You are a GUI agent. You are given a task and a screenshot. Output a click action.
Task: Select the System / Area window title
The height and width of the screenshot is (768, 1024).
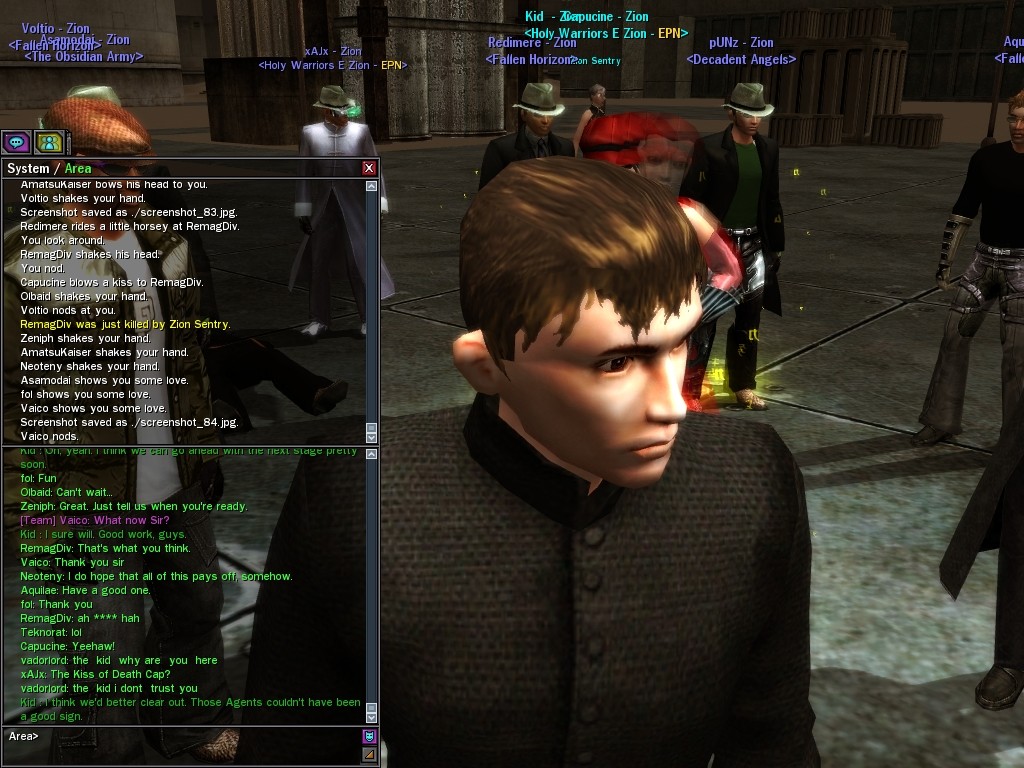tap(49, 168)
